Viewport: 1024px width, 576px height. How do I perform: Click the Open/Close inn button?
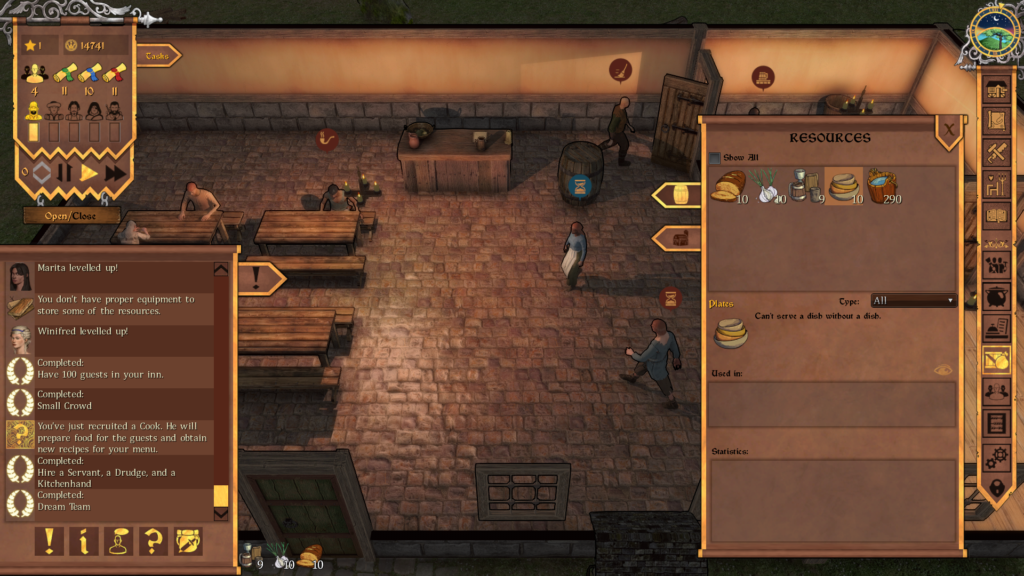pos(72,215)
